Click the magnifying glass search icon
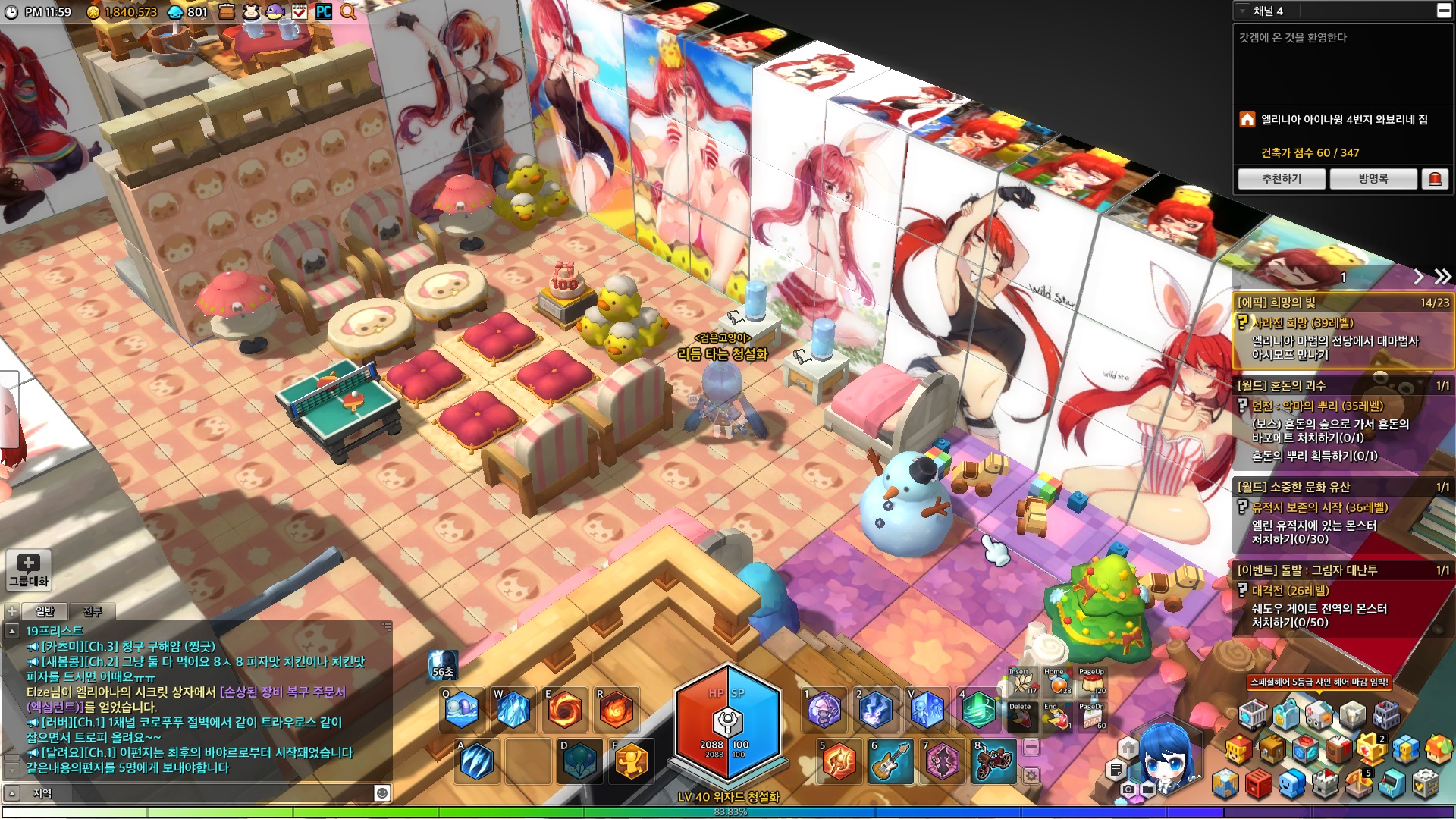Screen dimensions: 1456x819 (348, 11)
